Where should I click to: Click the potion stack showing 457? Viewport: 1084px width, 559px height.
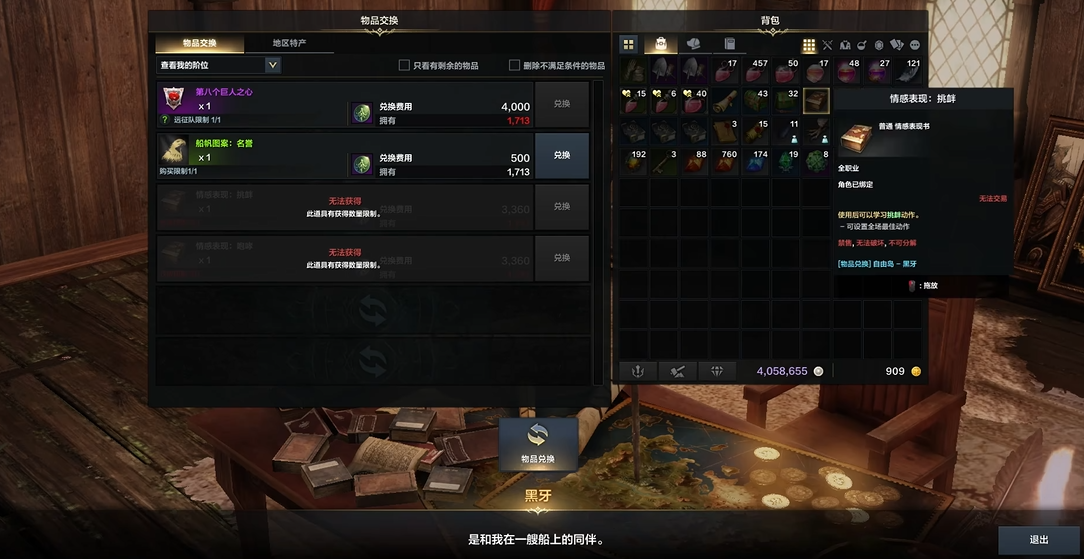point(756,71)
